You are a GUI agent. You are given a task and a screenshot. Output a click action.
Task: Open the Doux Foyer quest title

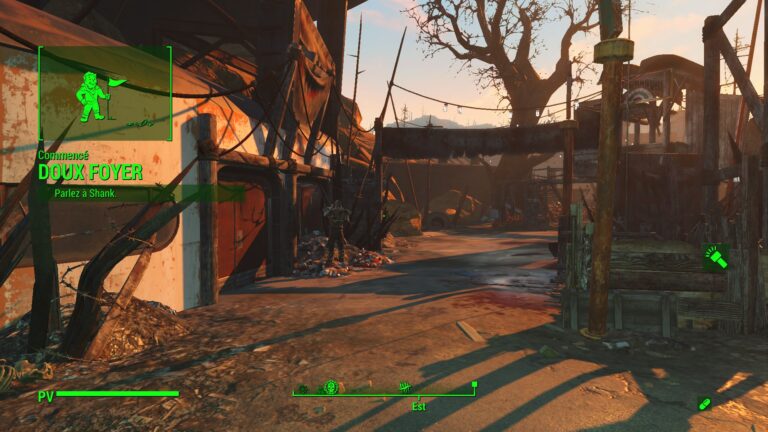90,172
